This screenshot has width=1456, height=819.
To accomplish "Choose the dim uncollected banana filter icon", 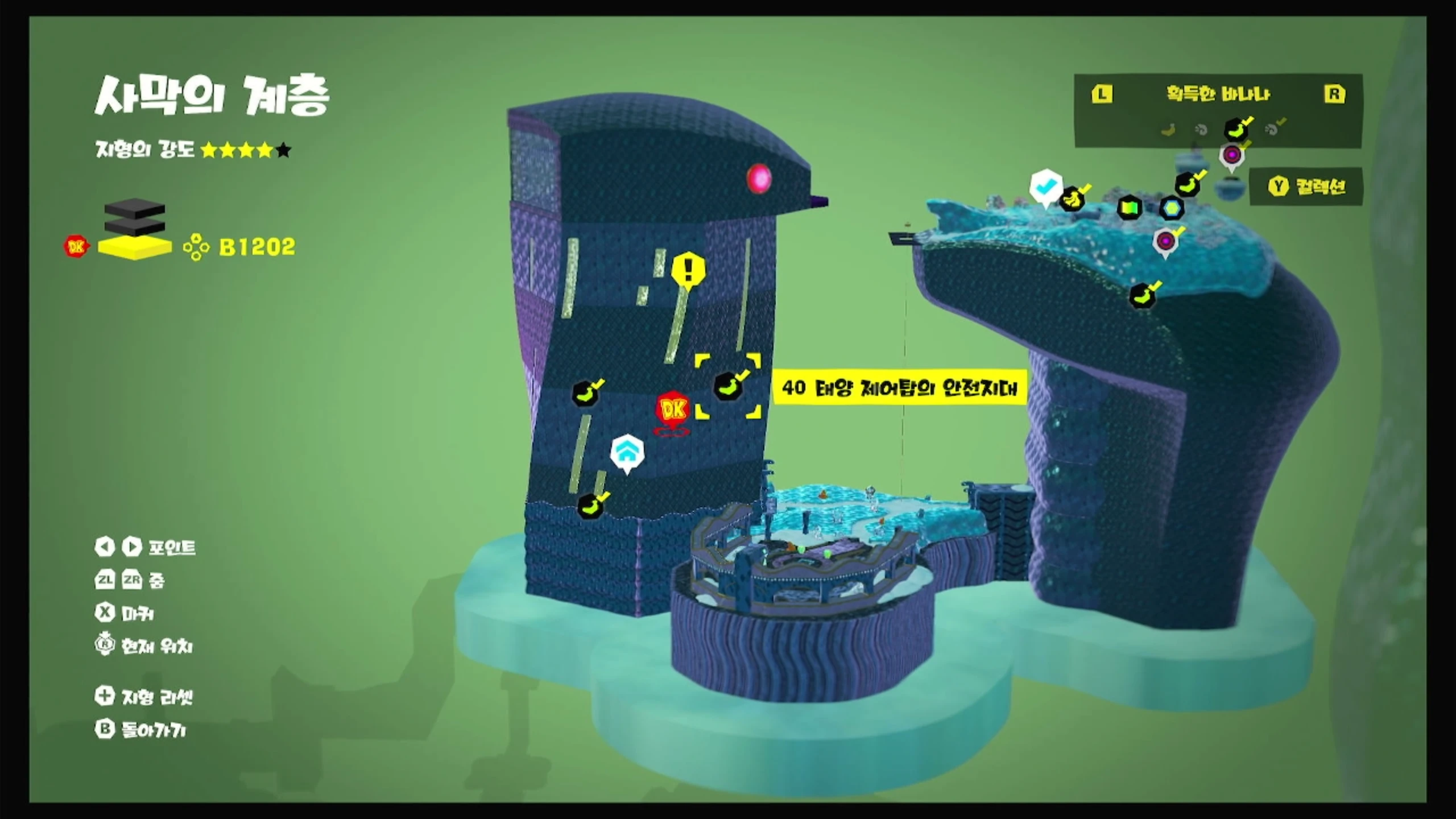I will pyautogui.click(x=1168, y=130).
